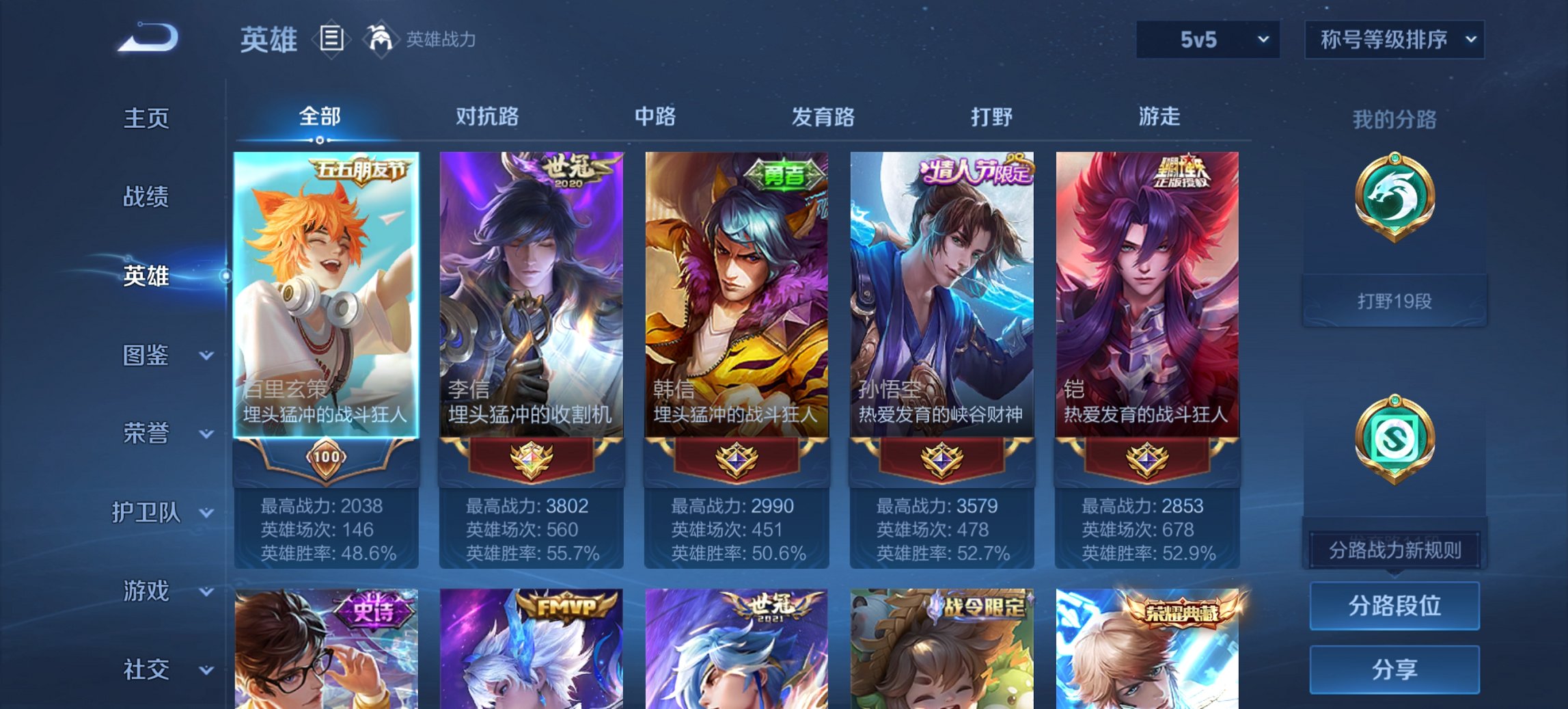Click the hero power icon next to 英雄战力

pyautogui.click(x=380, y=39)
